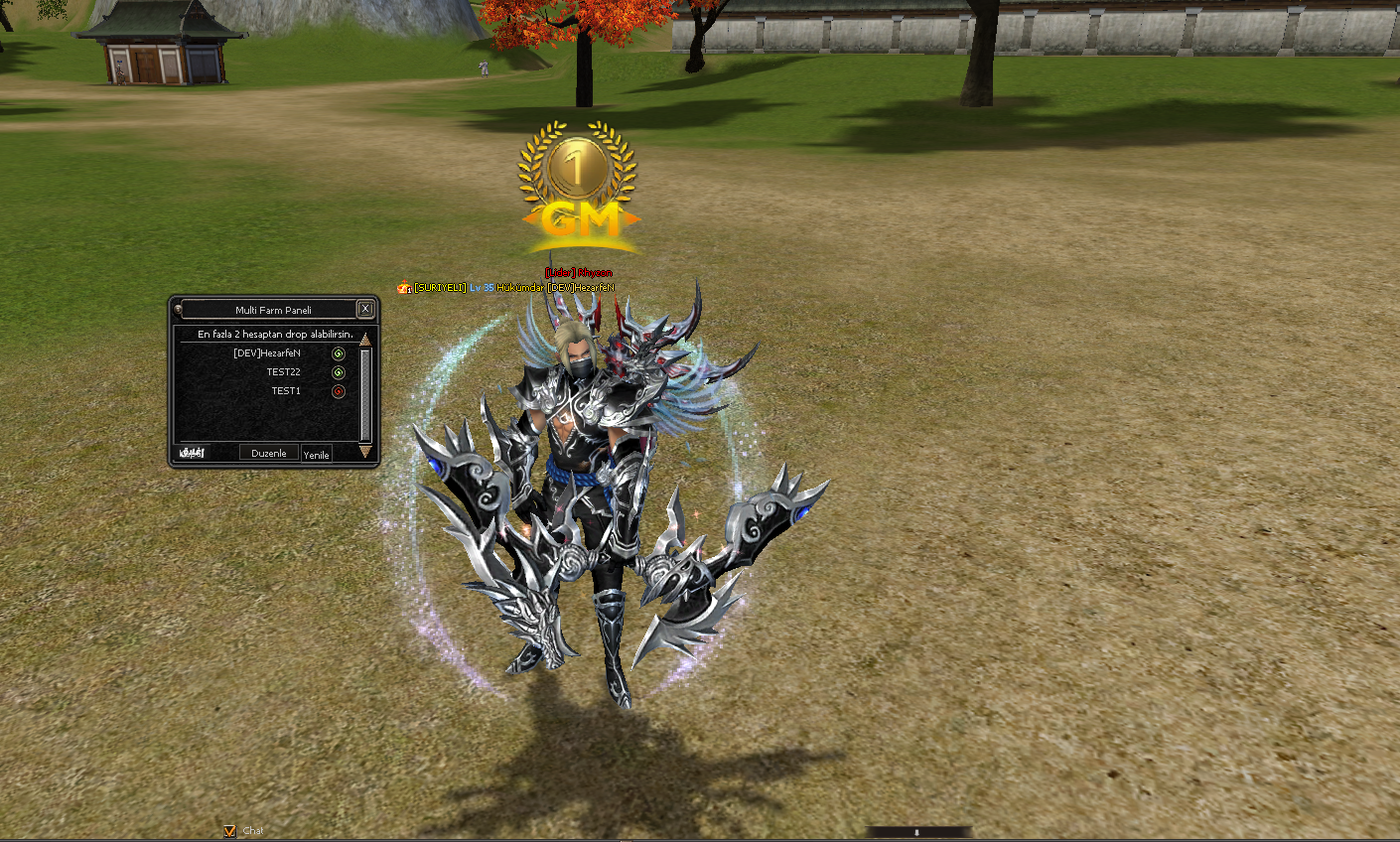Screen dimensions: 1400x842
Task: Select the TEST1 account row
Action: click(286, 391)
